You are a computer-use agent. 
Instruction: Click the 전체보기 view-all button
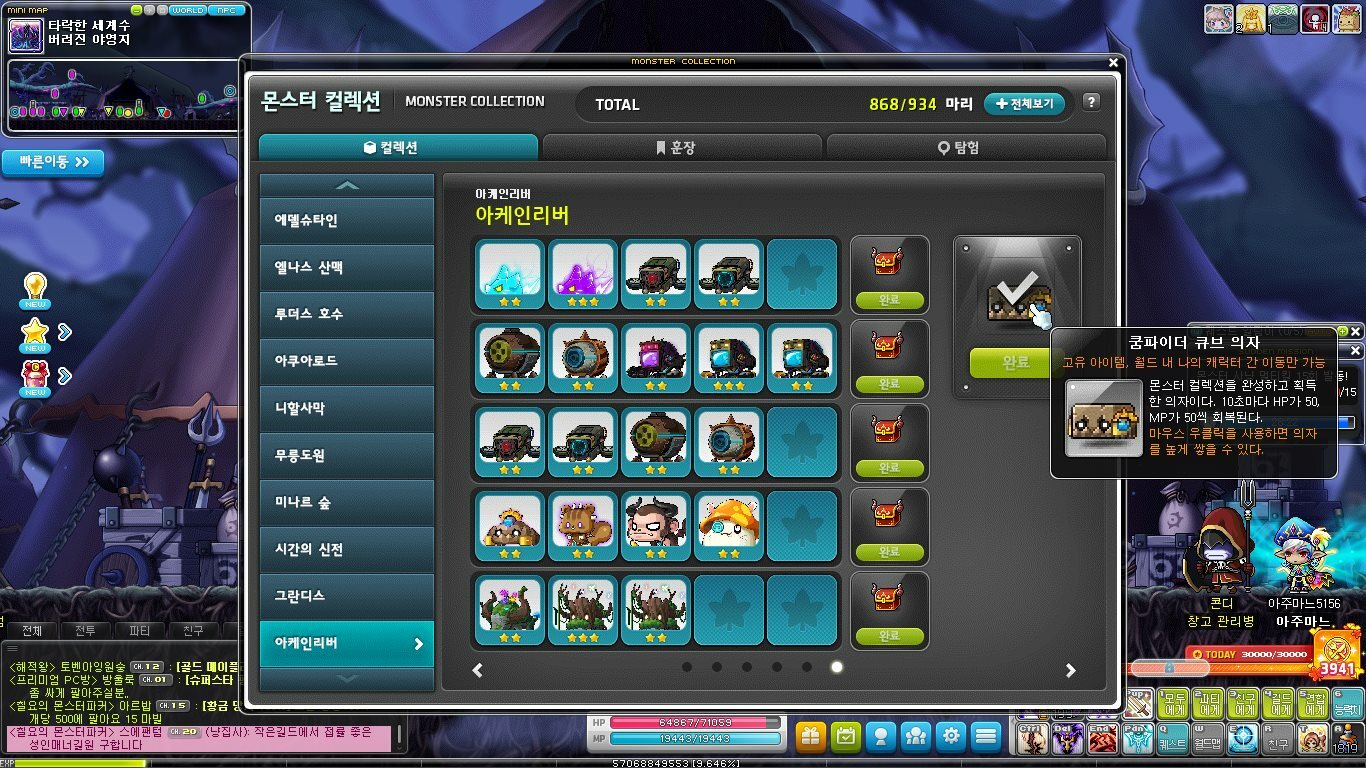(x=1025, y=104)
